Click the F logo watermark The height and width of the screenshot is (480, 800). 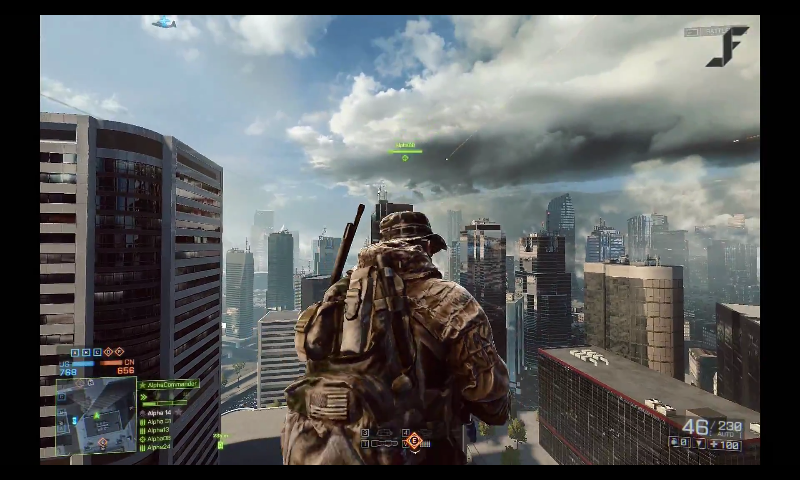(x=727, y=46)
